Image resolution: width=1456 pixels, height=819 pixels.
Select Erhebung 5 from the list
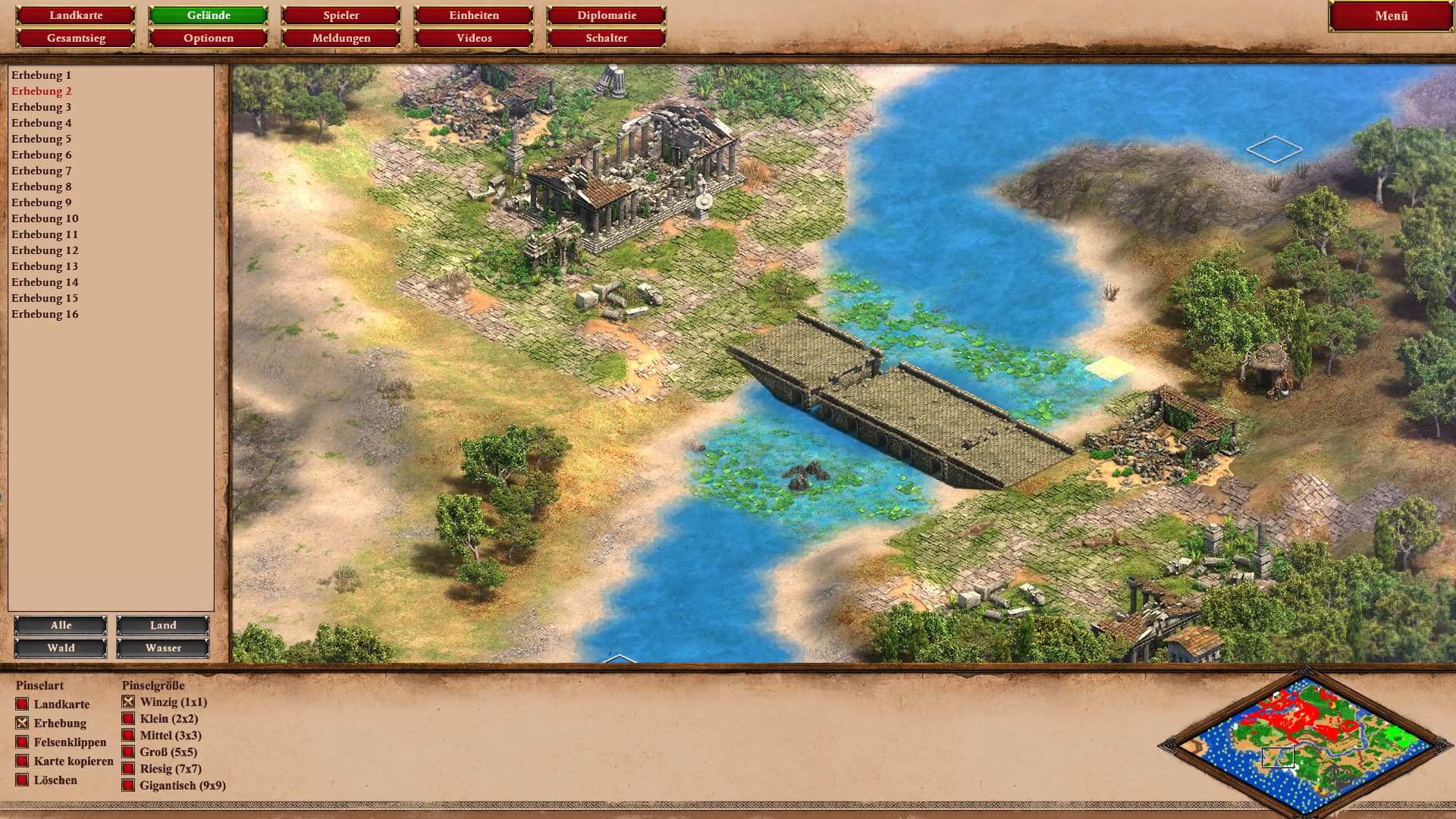tap(42, 139)
